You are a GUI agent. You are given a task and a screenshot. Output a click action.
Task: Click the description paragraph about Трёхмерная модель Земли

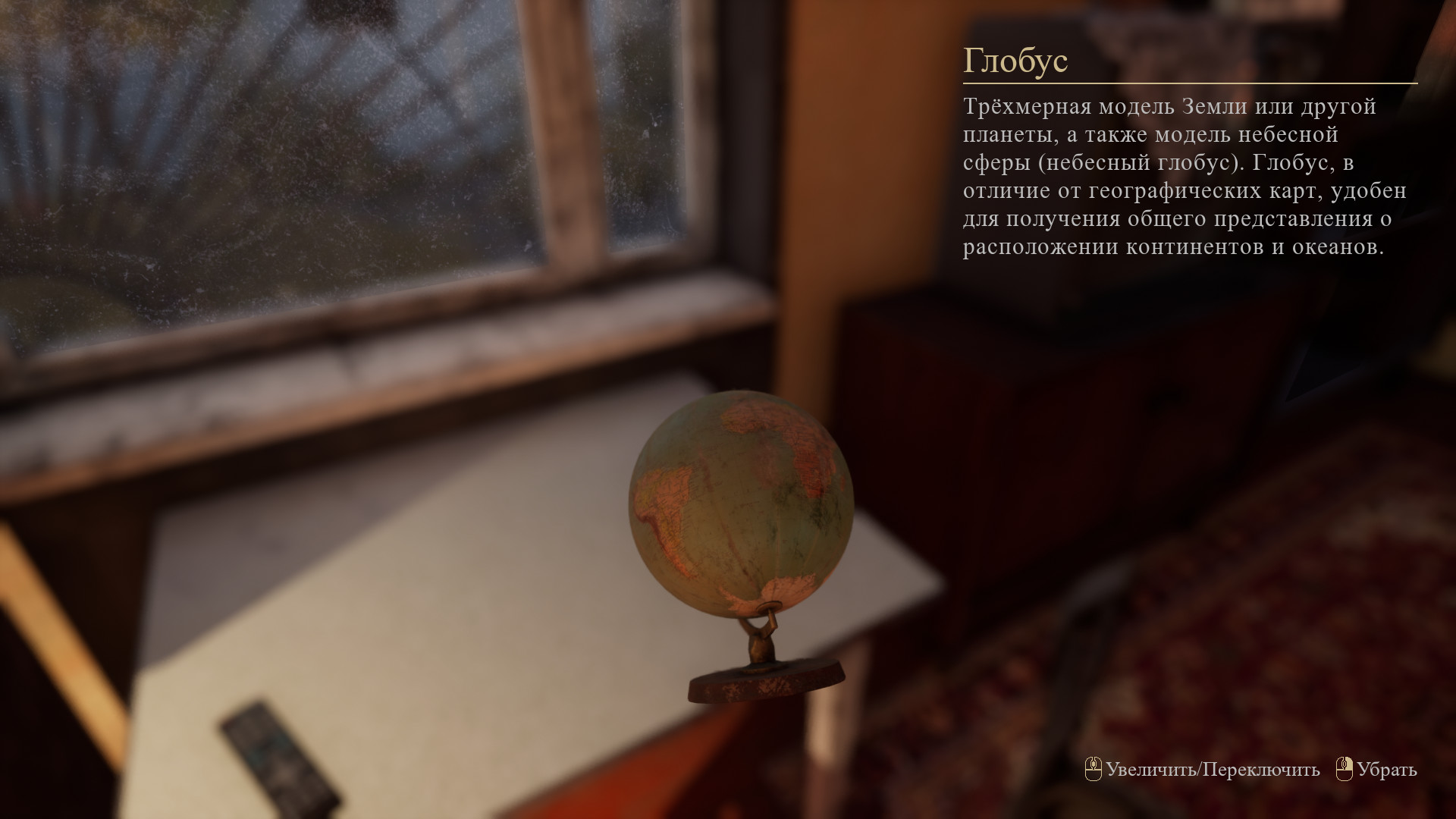[x=1191, y=174]
